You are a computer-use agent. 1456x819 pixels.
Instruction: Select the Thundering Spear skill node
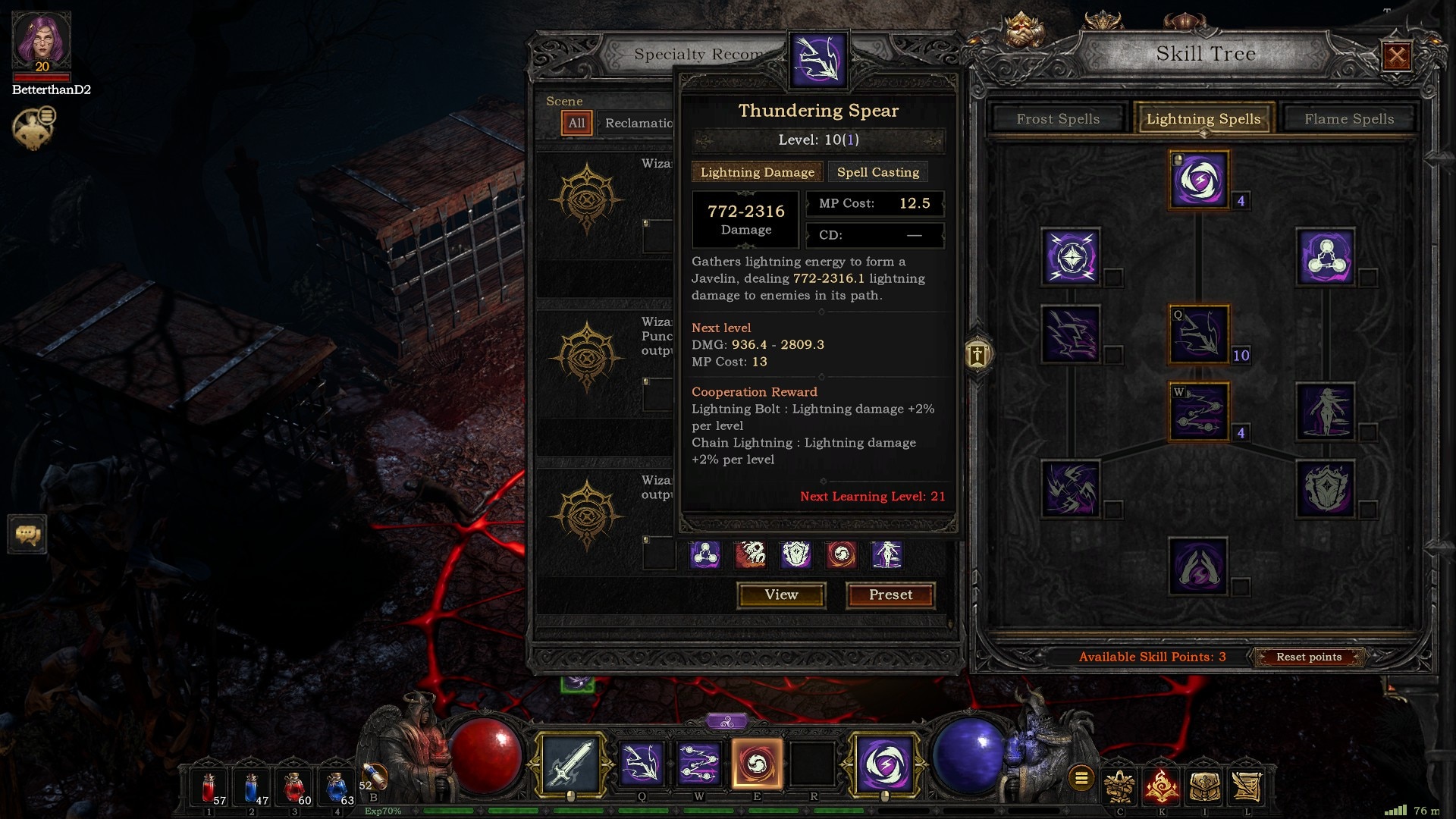tap(1198, 334)
